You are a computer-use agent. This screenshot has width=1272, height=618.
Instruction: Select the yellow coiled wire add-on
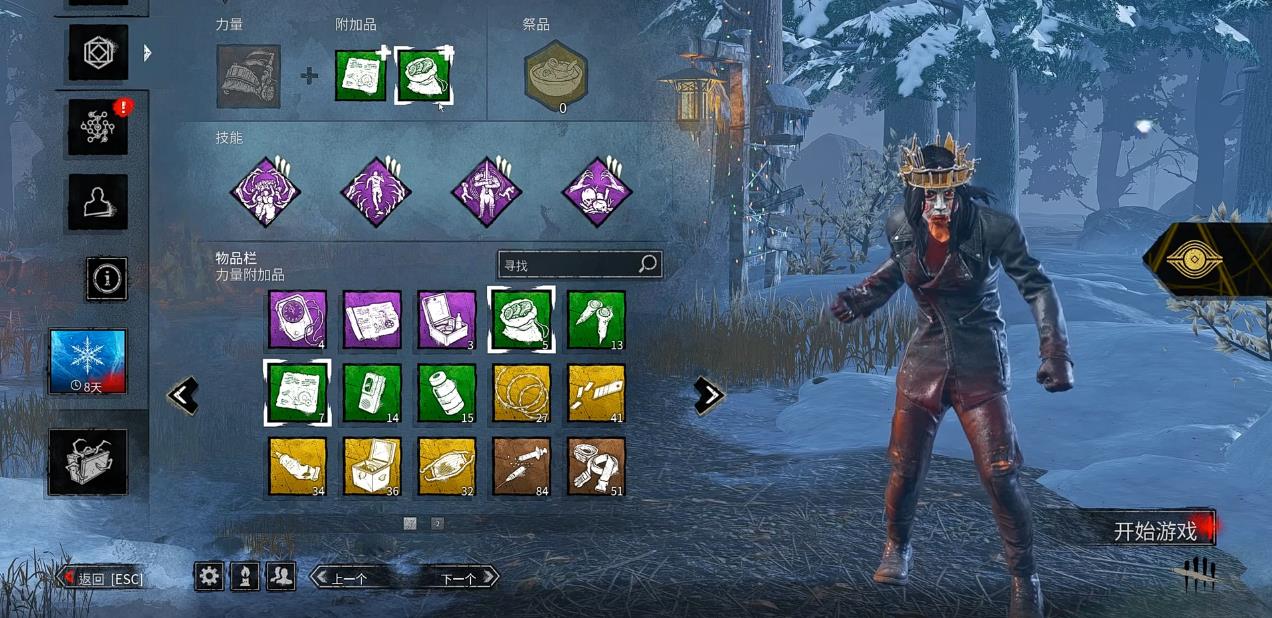tap(522, 393)
